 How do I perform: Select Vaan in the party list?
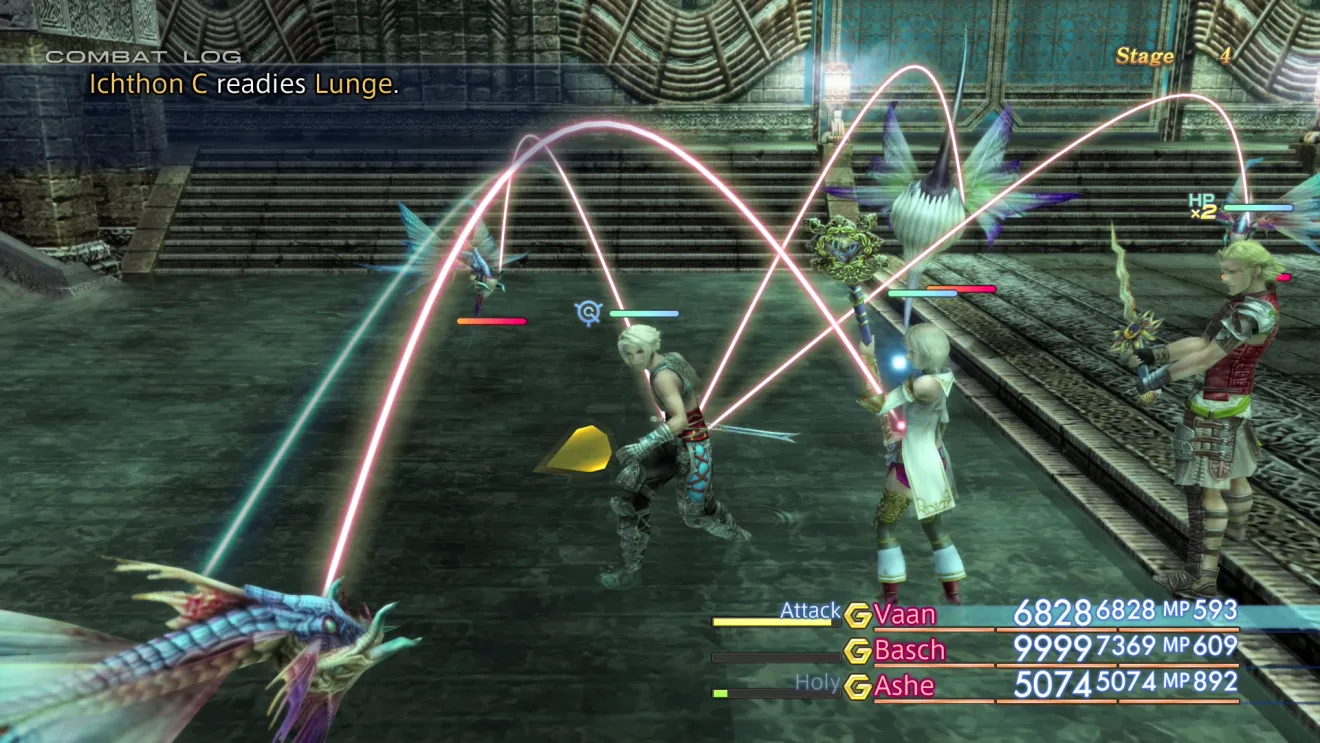coord(904,613)
